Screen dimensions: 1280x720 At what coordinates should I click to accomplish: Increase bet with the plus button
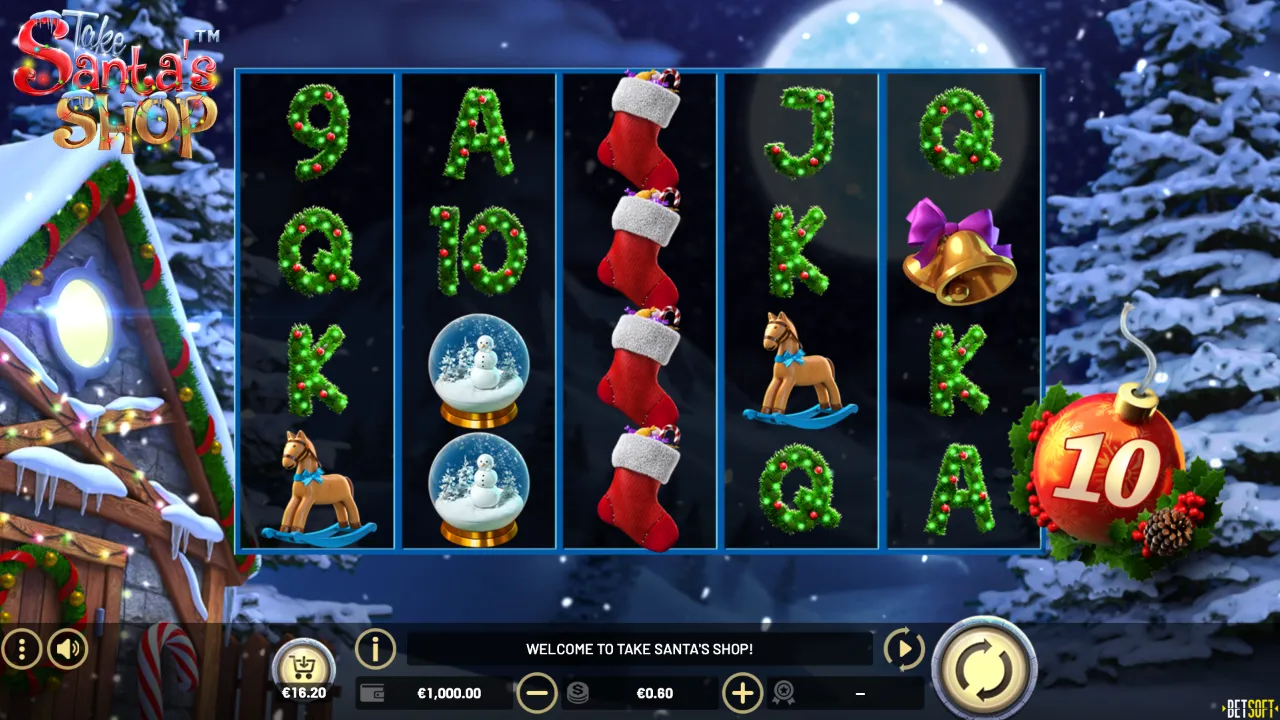[x=741, y=692]
